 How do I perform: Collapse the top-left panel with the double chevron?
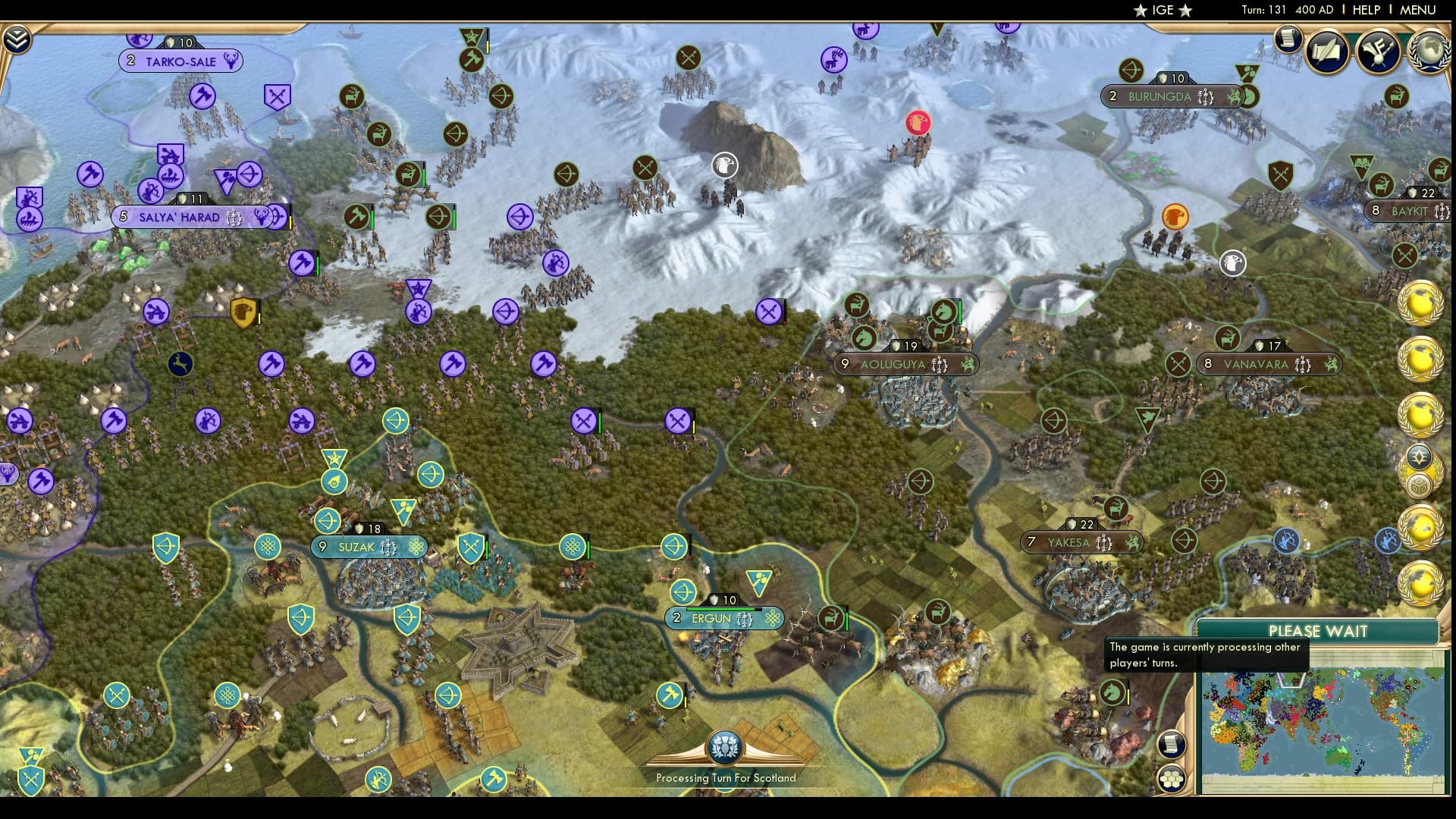[x=17, y=38]
